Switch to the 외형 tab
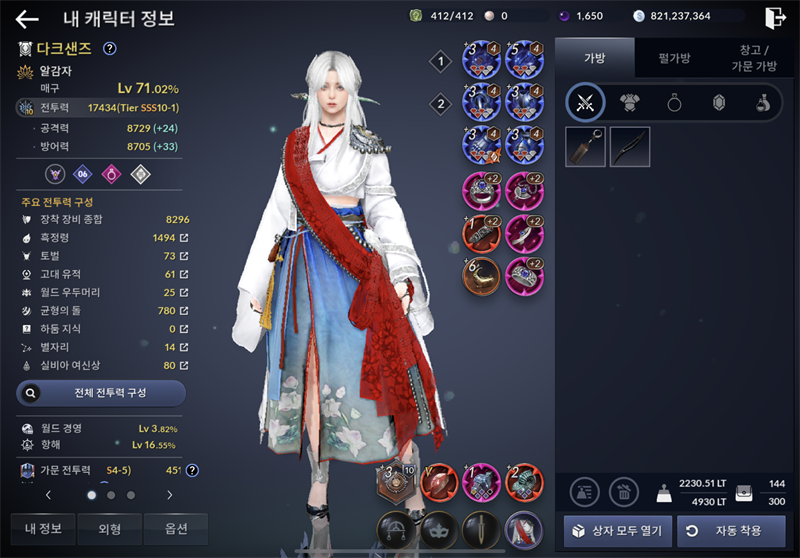 pos(109,528)
